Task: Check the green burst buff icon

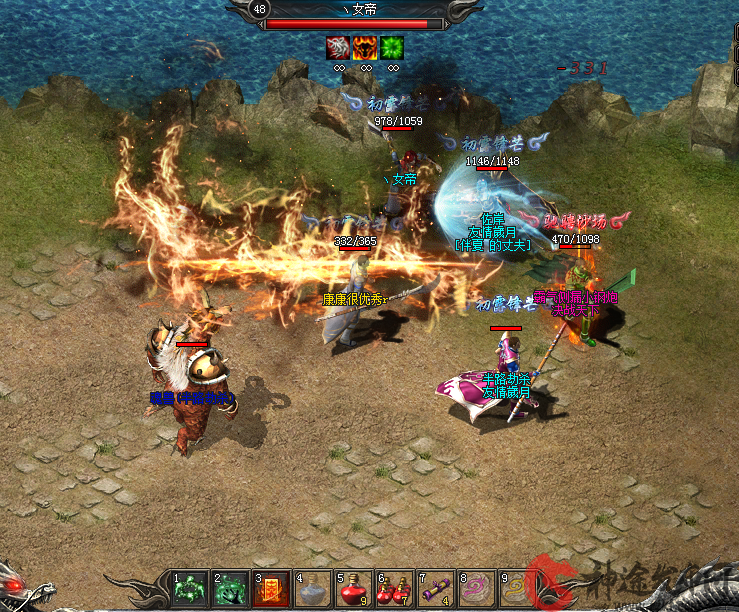Action: click(392, 47)
